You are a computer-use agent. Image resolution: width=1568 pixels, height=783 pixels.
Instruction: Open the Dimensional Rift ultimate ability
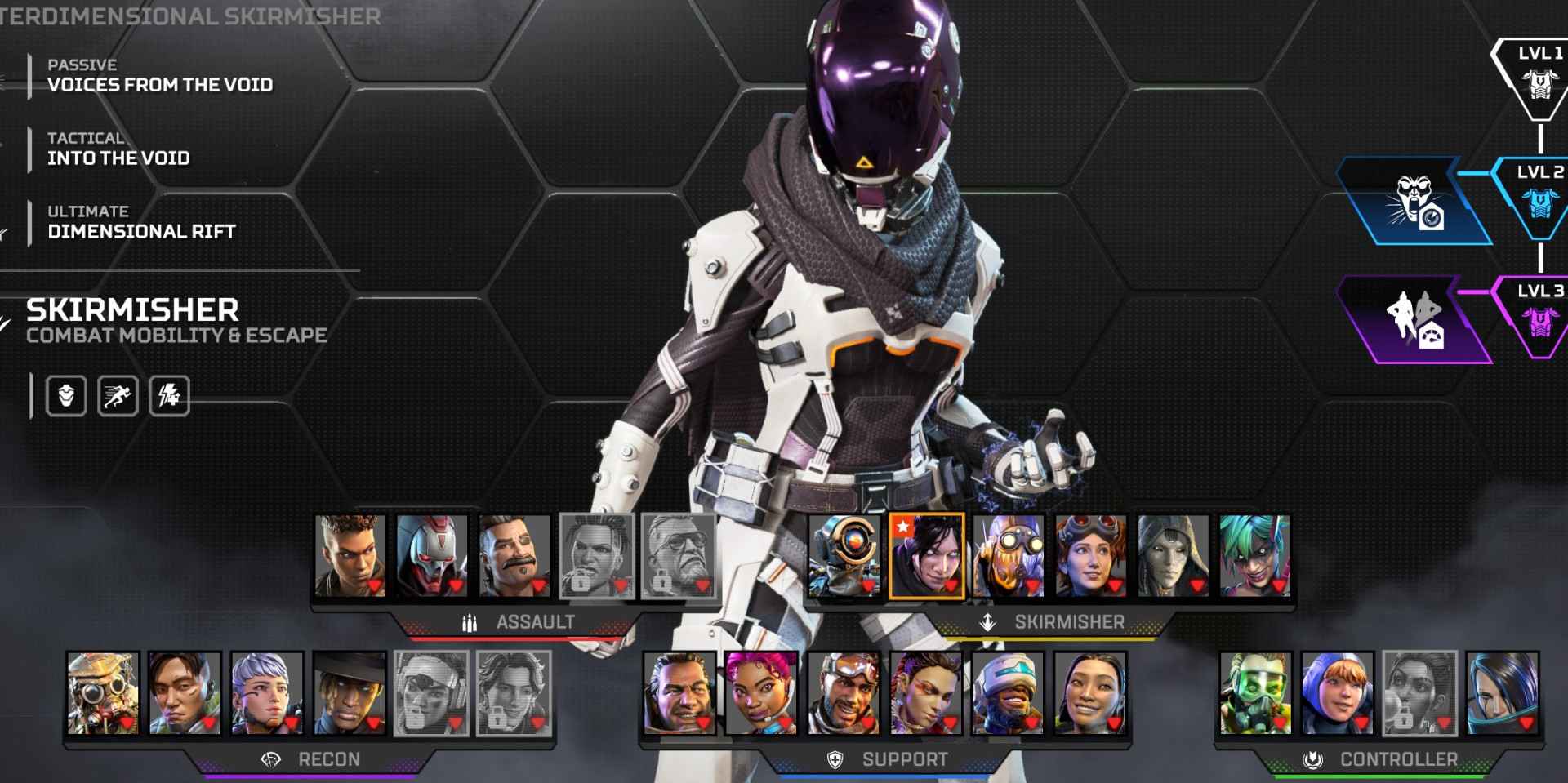[141, 231]
